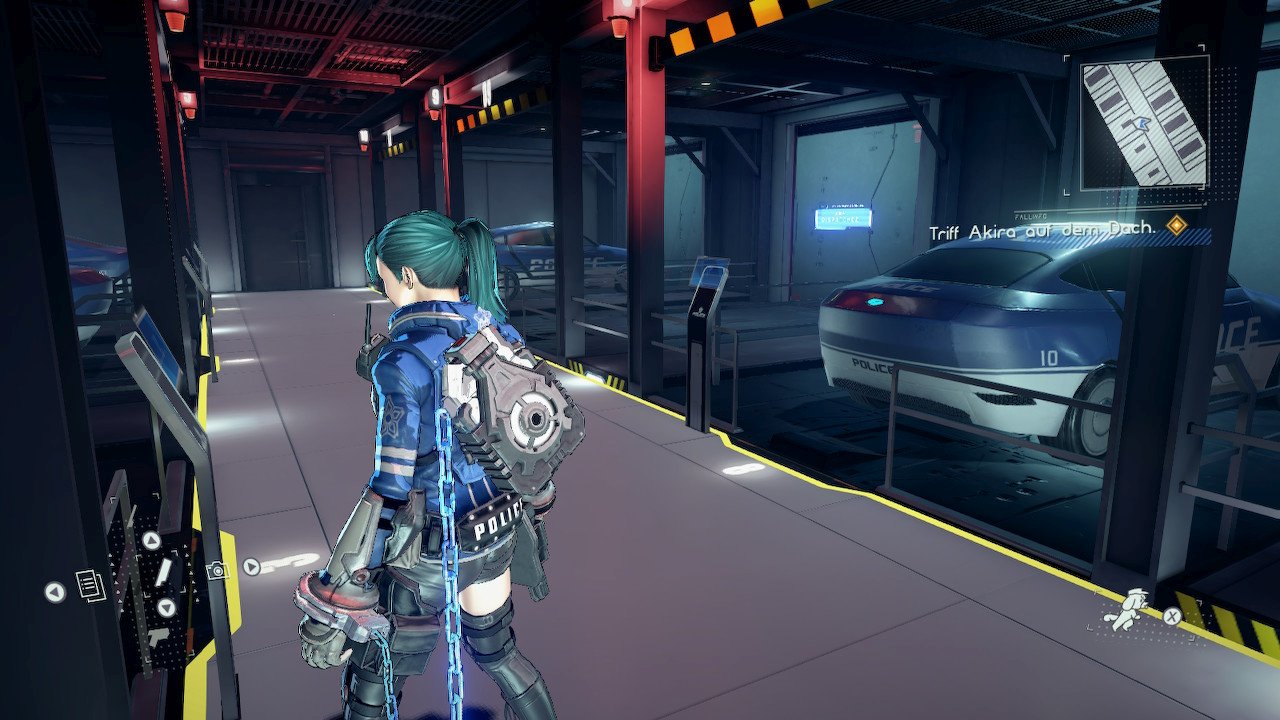Choose the pistol weapon icon
This screenshot has width=1280, height=720.
click(158, 635)
